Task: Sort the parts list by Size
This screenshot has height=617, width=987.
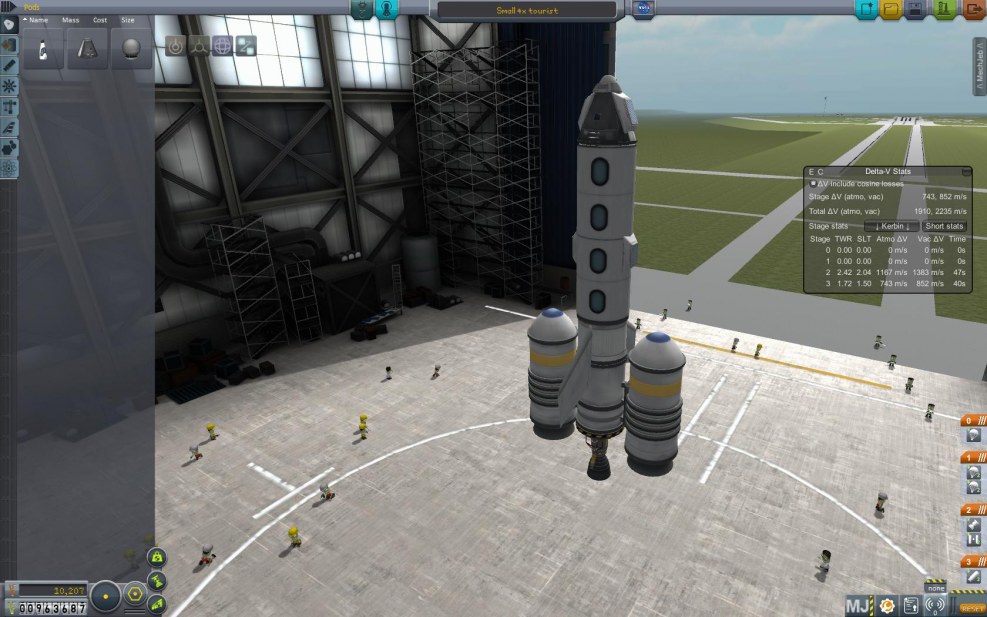Action: tap(128, 20)
